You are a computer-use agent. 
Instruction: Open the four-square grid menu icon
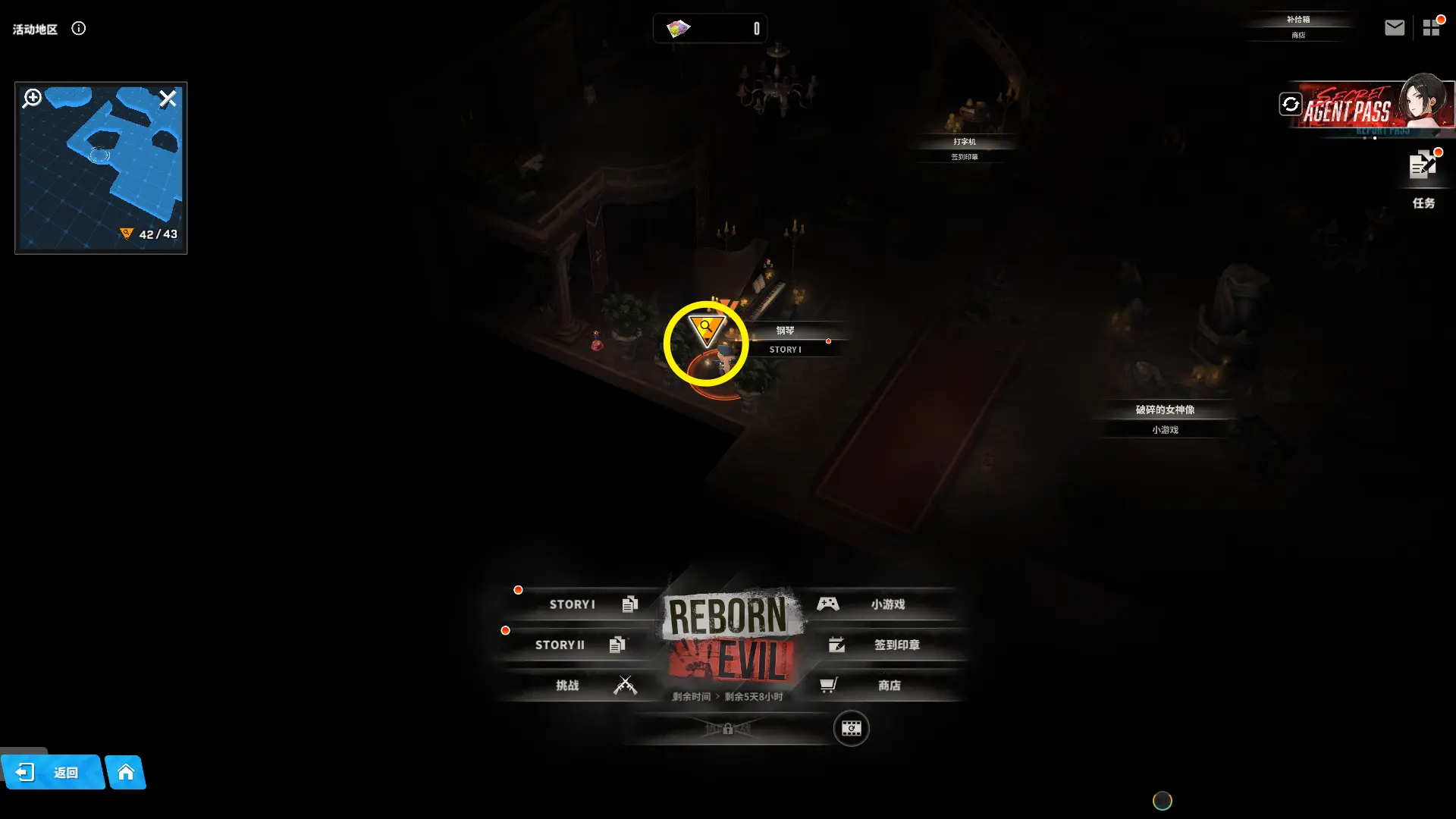[x=1431, y=28]
